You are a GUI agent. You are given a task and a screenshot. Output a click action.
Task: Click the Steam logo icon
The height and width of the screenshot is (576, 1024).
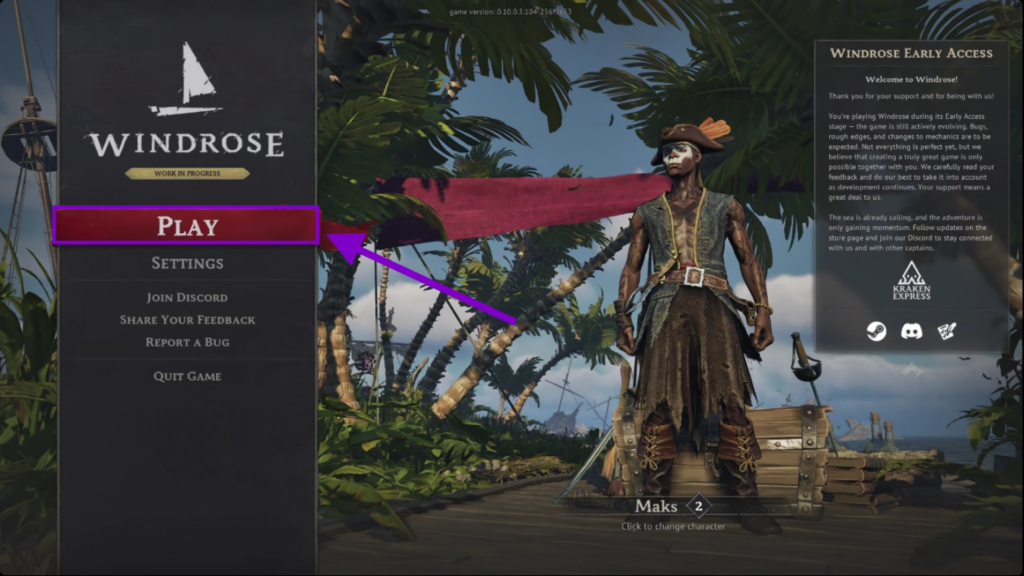(x=876, y=330)
